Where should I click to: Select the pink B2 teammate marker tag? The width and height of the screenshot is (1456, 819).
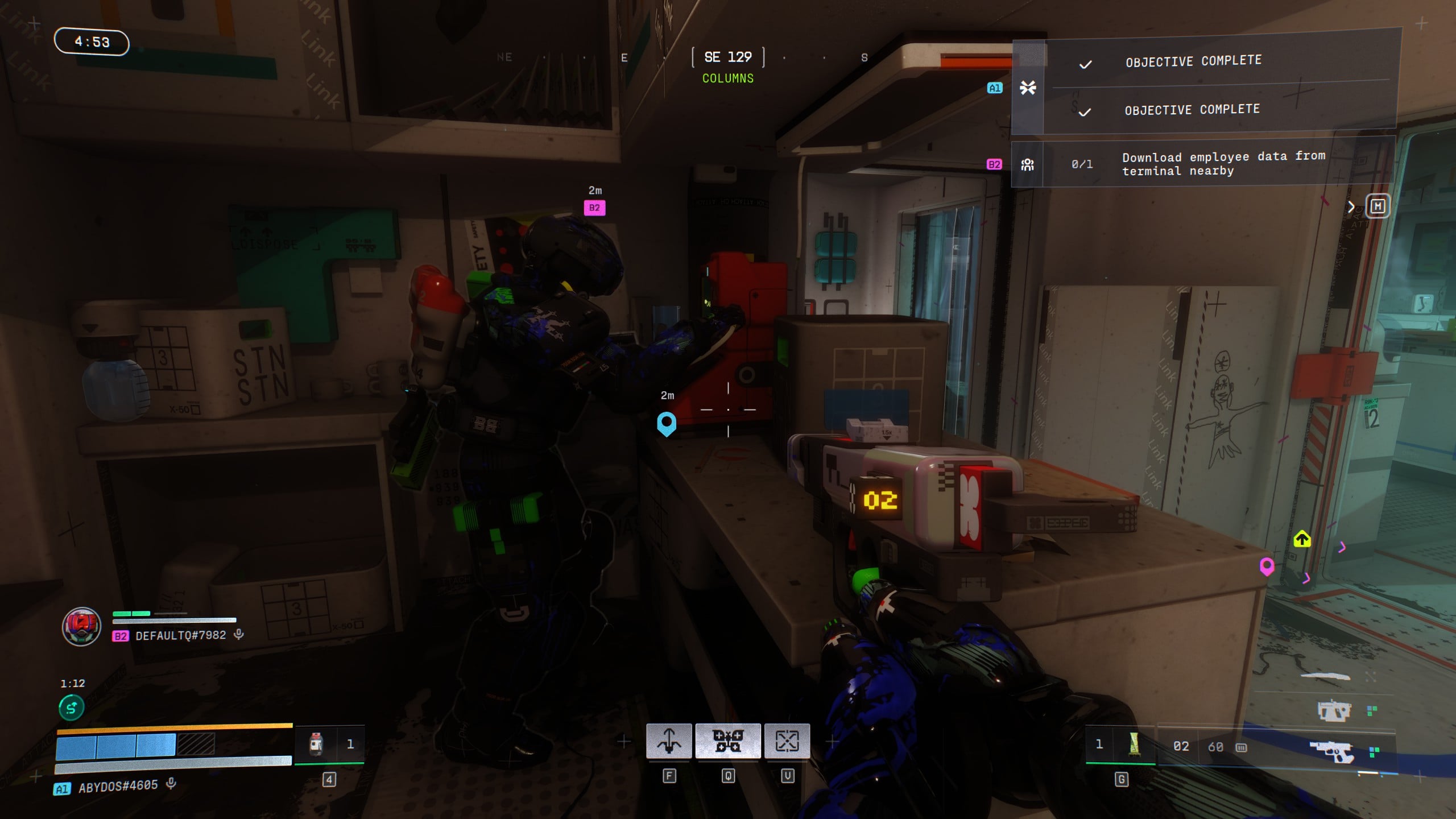pyautogui.click(x=594, y=208)
